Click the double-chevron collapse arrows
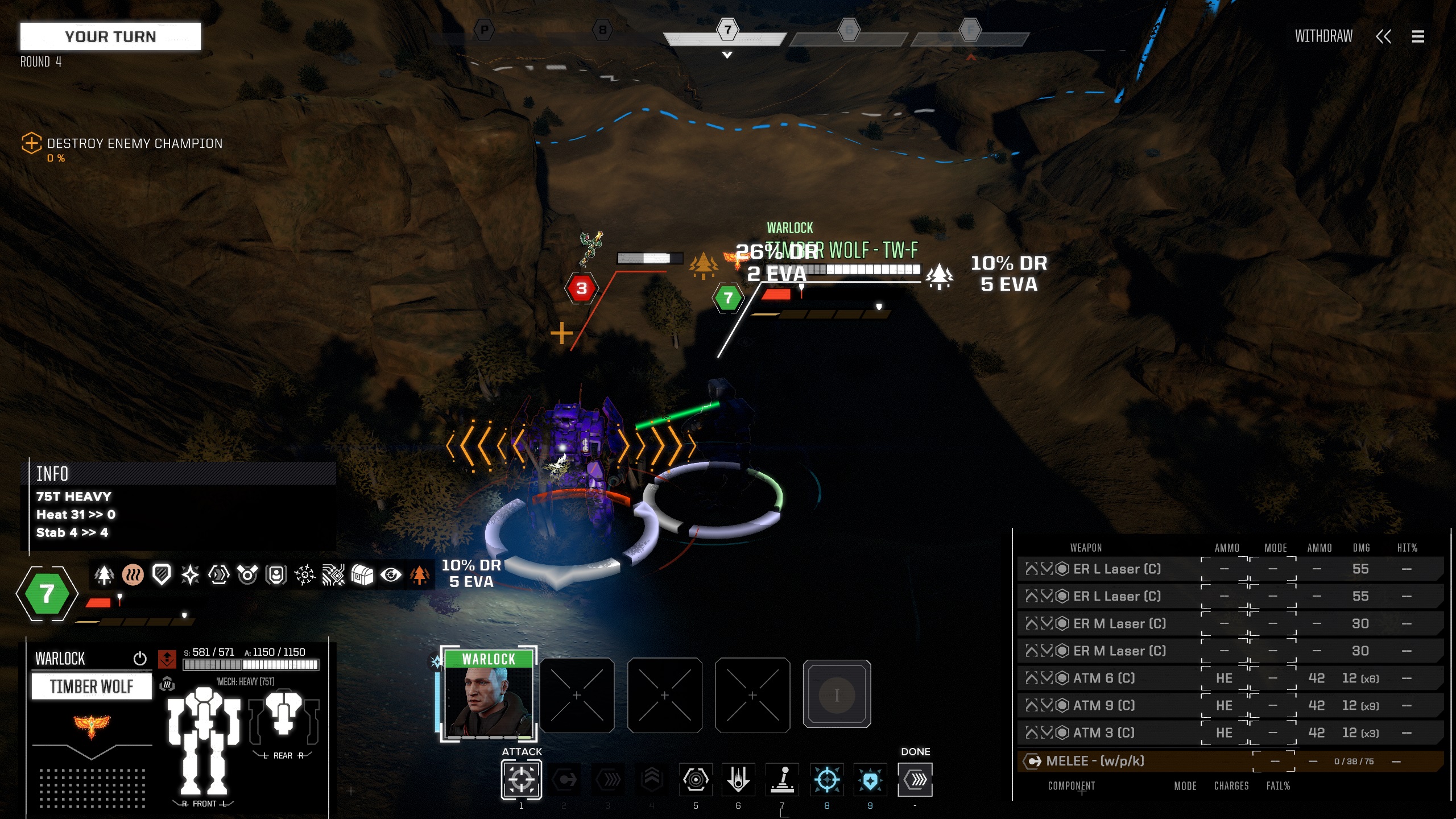The height and width of the screenshot is (819, 1456). [x=1383, y=36]
